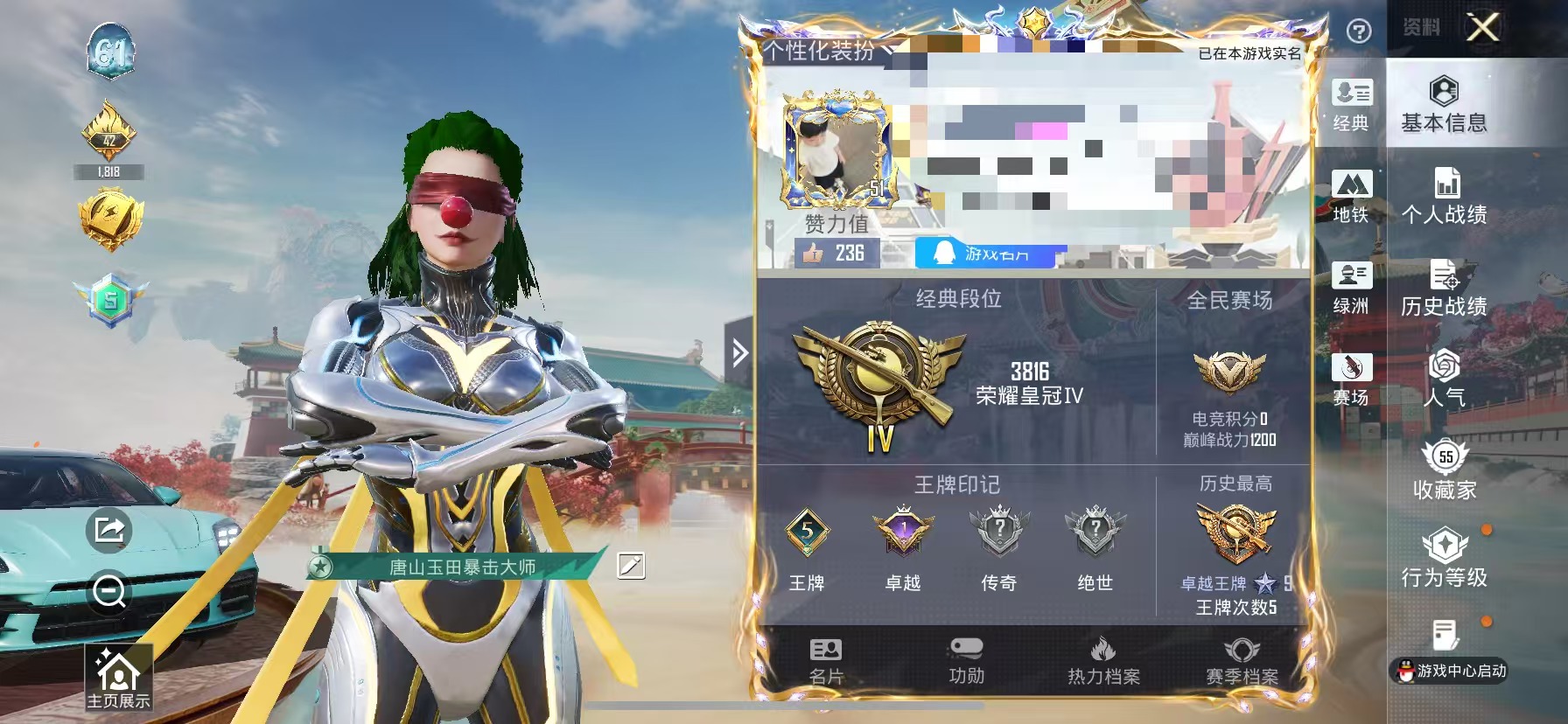Open the 人气 popularity panel

(x=1445, y=383)
